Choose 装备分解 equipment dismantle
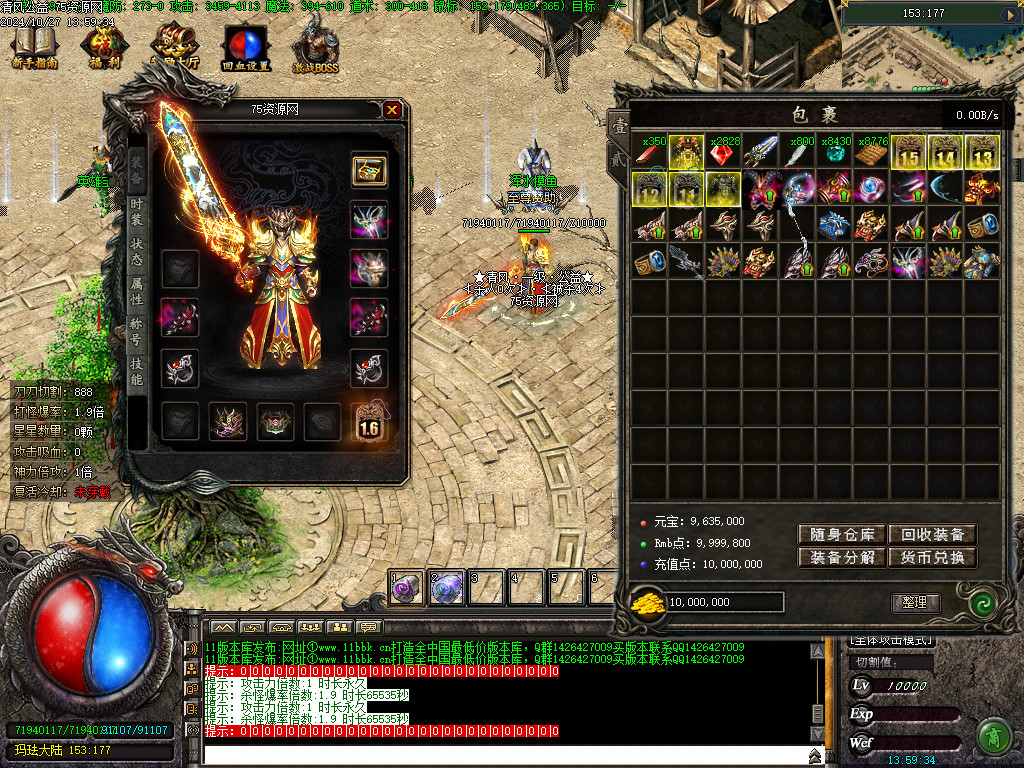Screen dimensions: 1024x768 tap(841, 558)
